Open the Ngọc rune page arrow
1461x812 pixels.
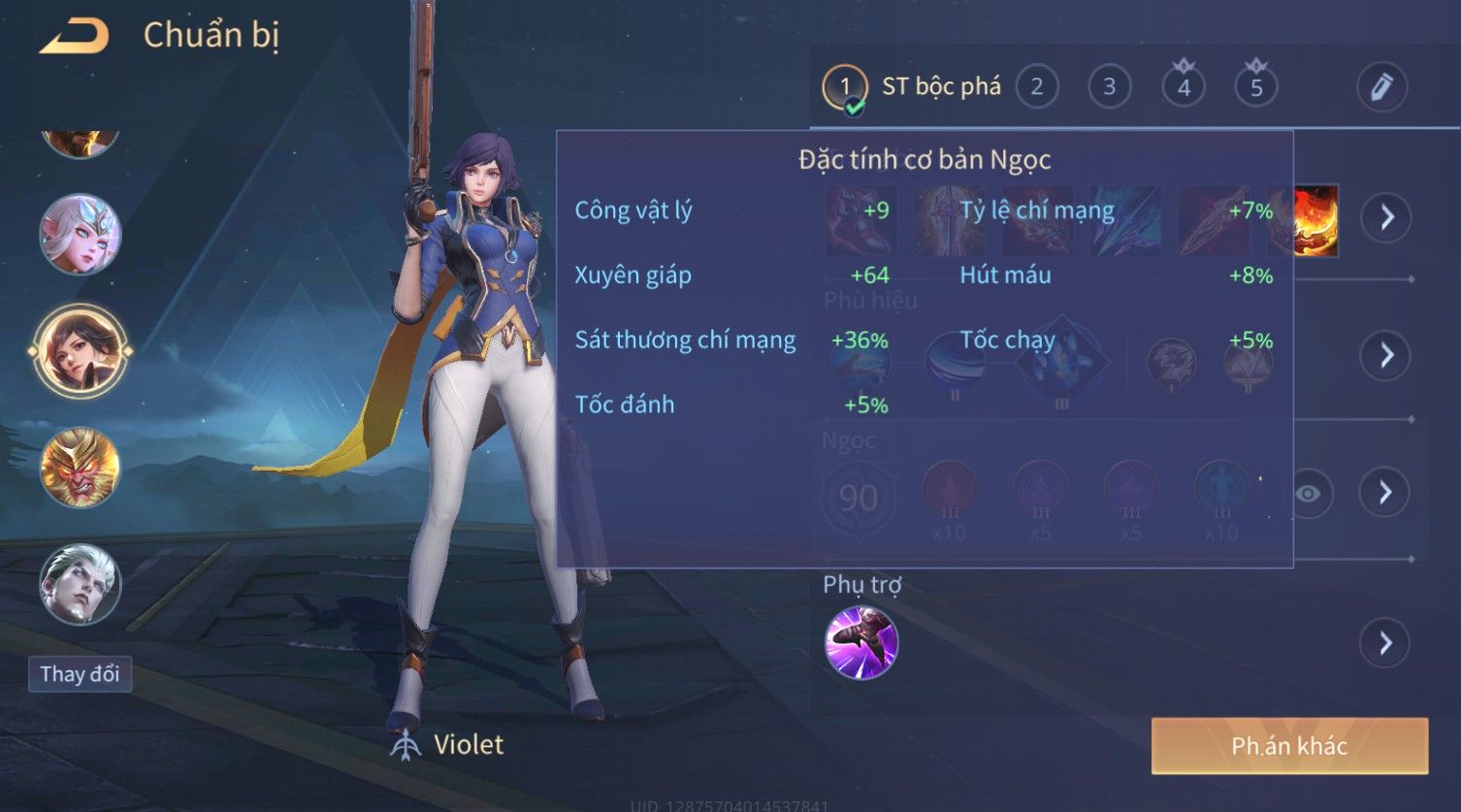point(1385,493)
